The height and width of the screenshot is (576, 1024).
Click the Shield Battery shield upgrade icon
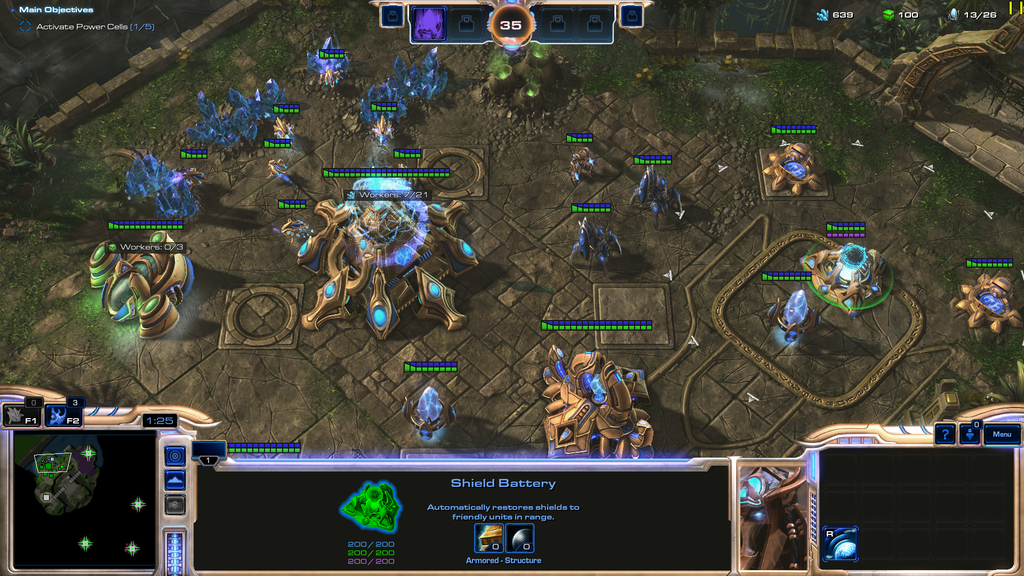520,539
